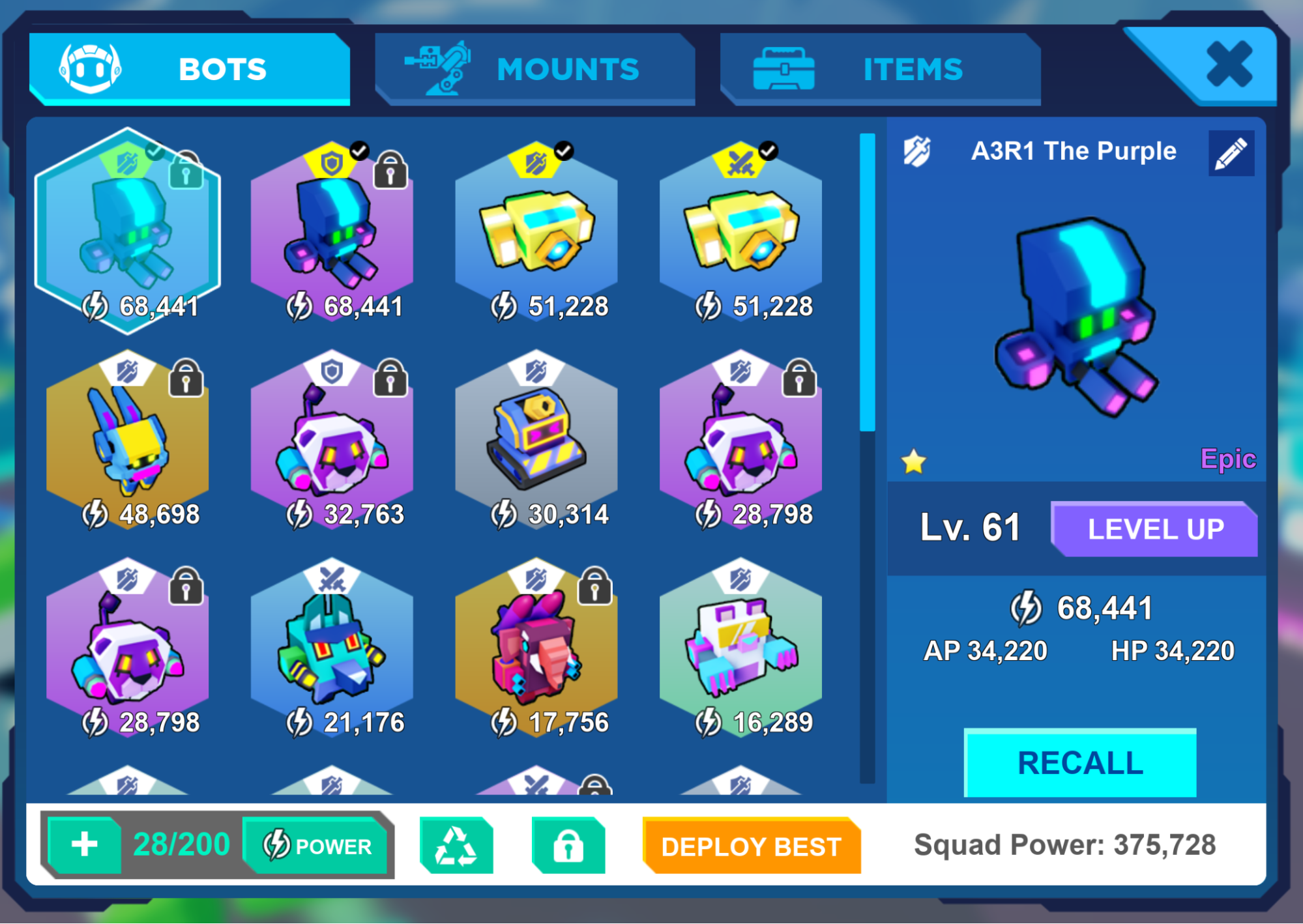Sort bots by Power
Image resolution: width=1303 pixels, height=924 pixels.
click(317, 846)
